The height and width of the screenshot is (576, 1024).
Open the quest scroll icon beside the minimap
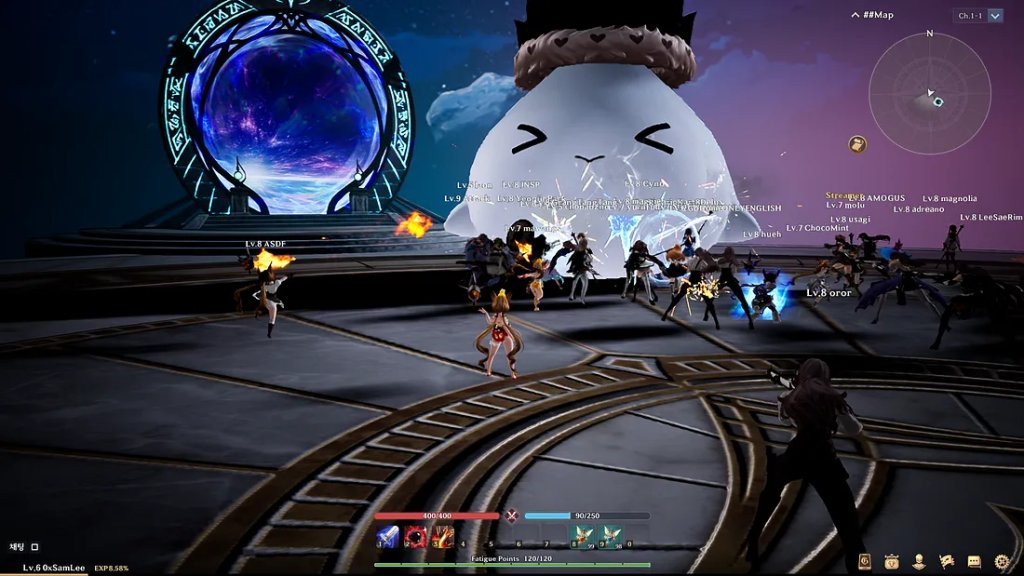pos(857,144)
